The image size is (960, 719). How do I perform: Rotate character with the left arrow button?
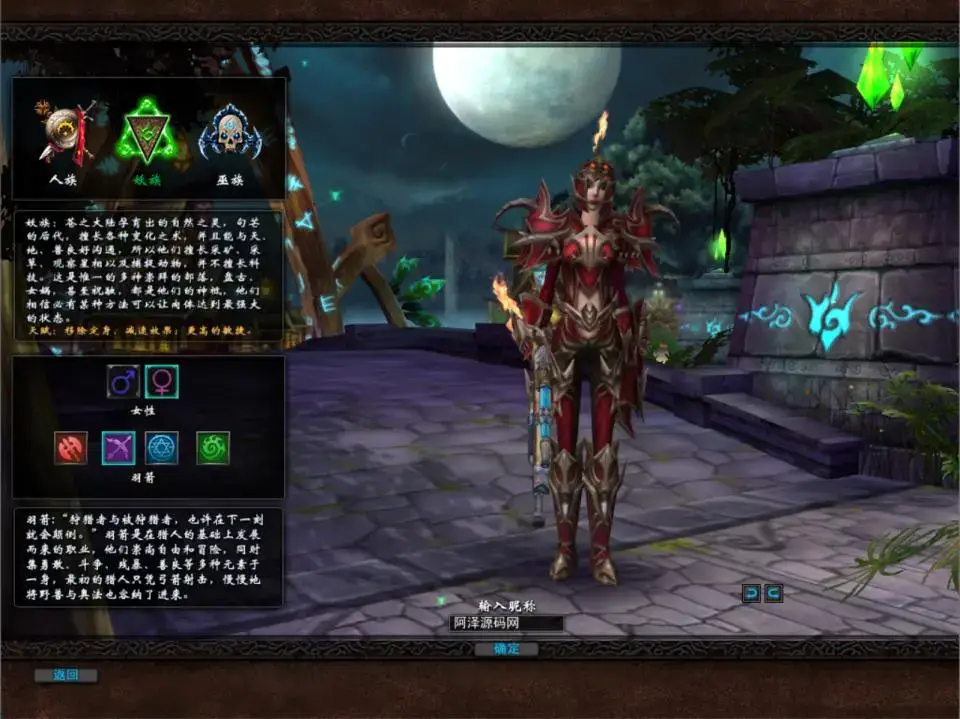coord(750,593)
